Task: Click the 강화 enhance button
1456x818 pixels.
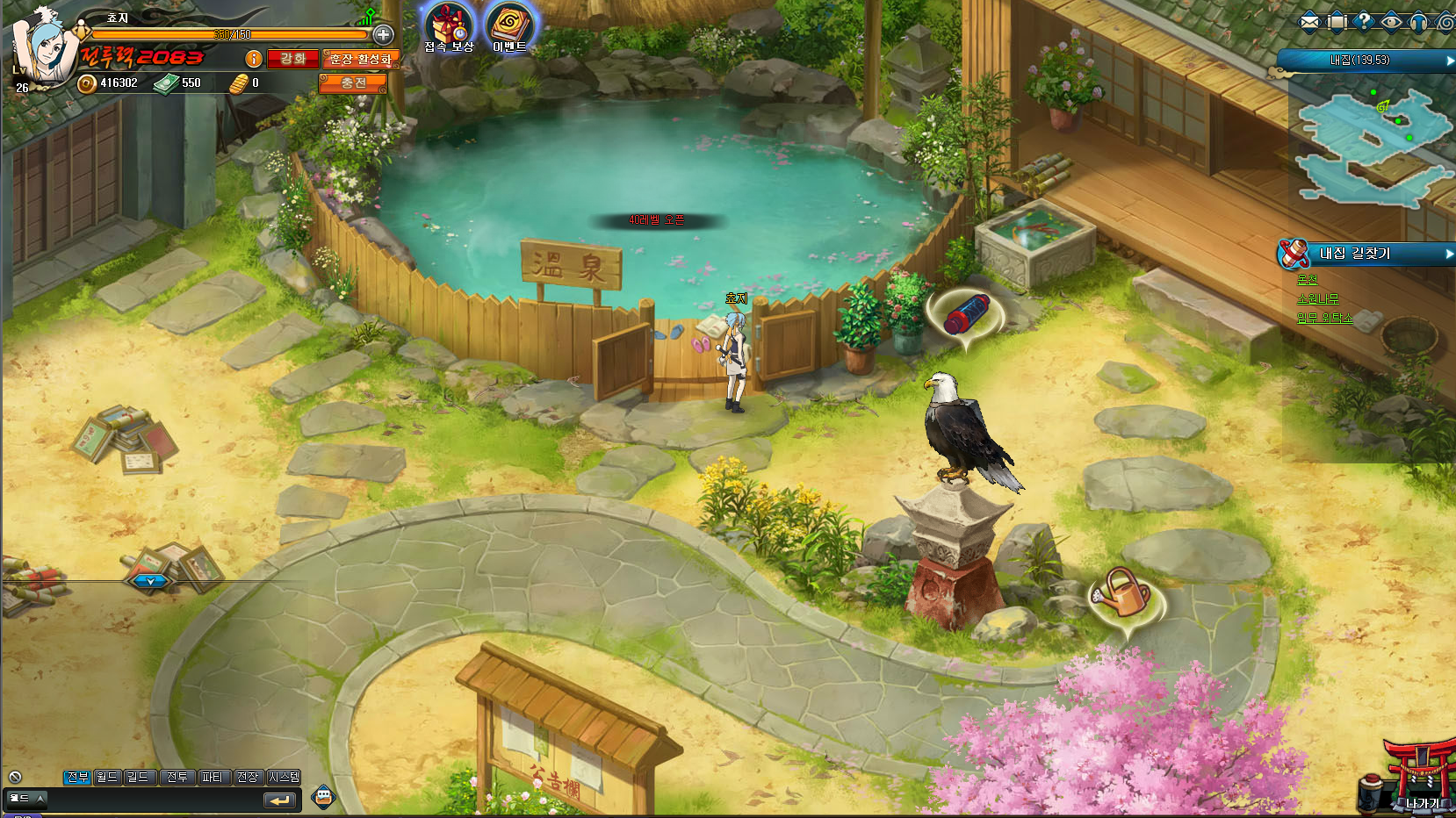Action: [292, 59]
